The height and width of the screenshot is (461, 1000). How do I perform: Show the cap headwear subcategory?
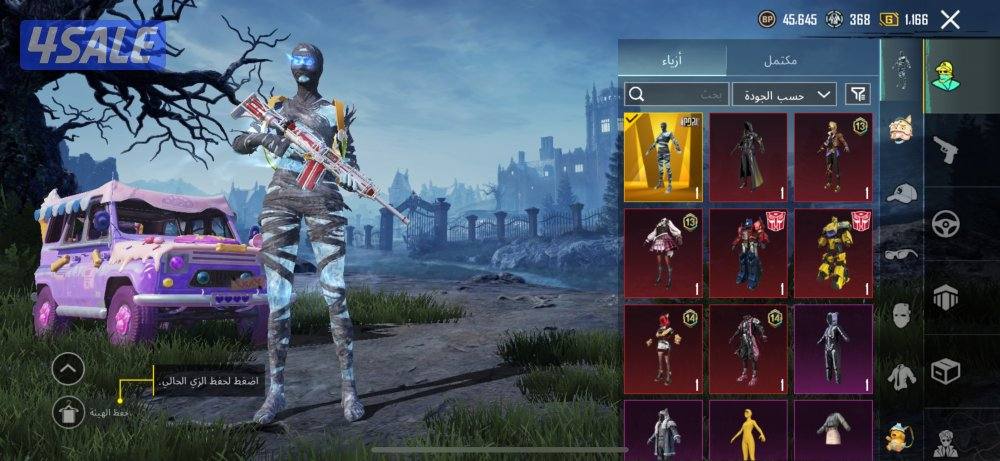click(x=902, y=193)
